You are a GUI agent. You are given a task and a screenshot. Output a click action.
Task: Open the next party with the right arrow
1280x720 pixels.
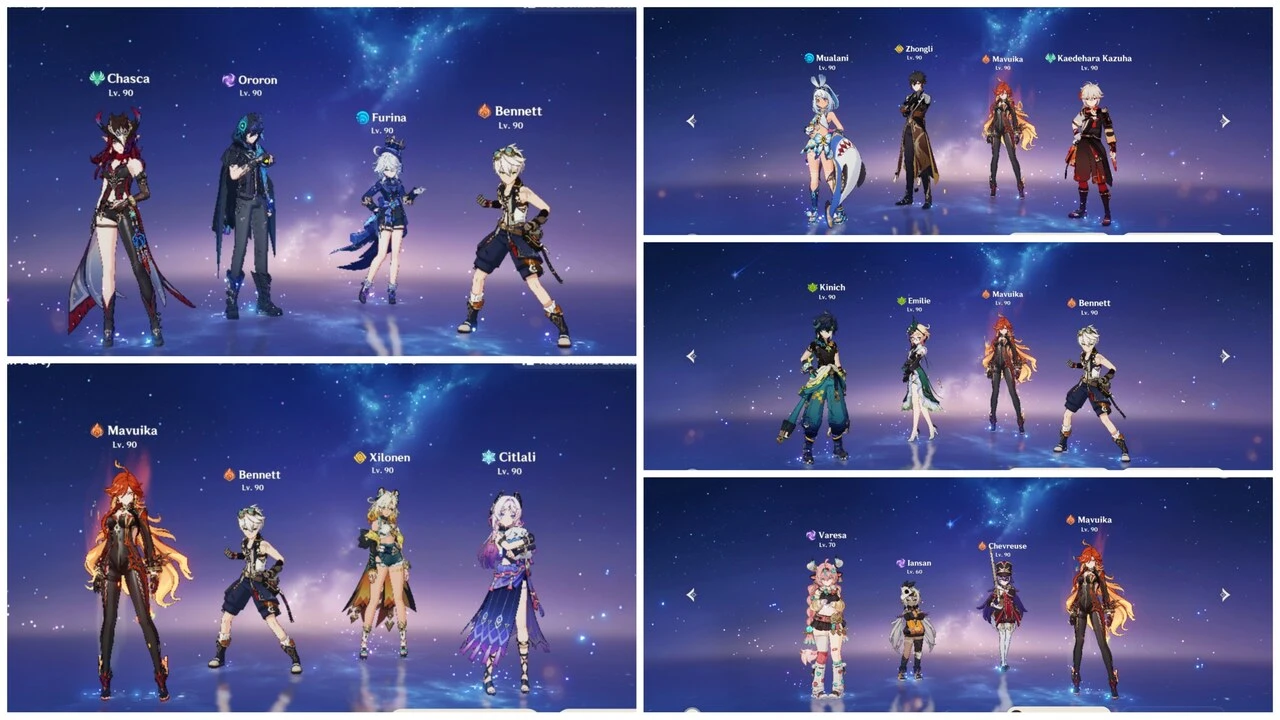[1225, 120]
